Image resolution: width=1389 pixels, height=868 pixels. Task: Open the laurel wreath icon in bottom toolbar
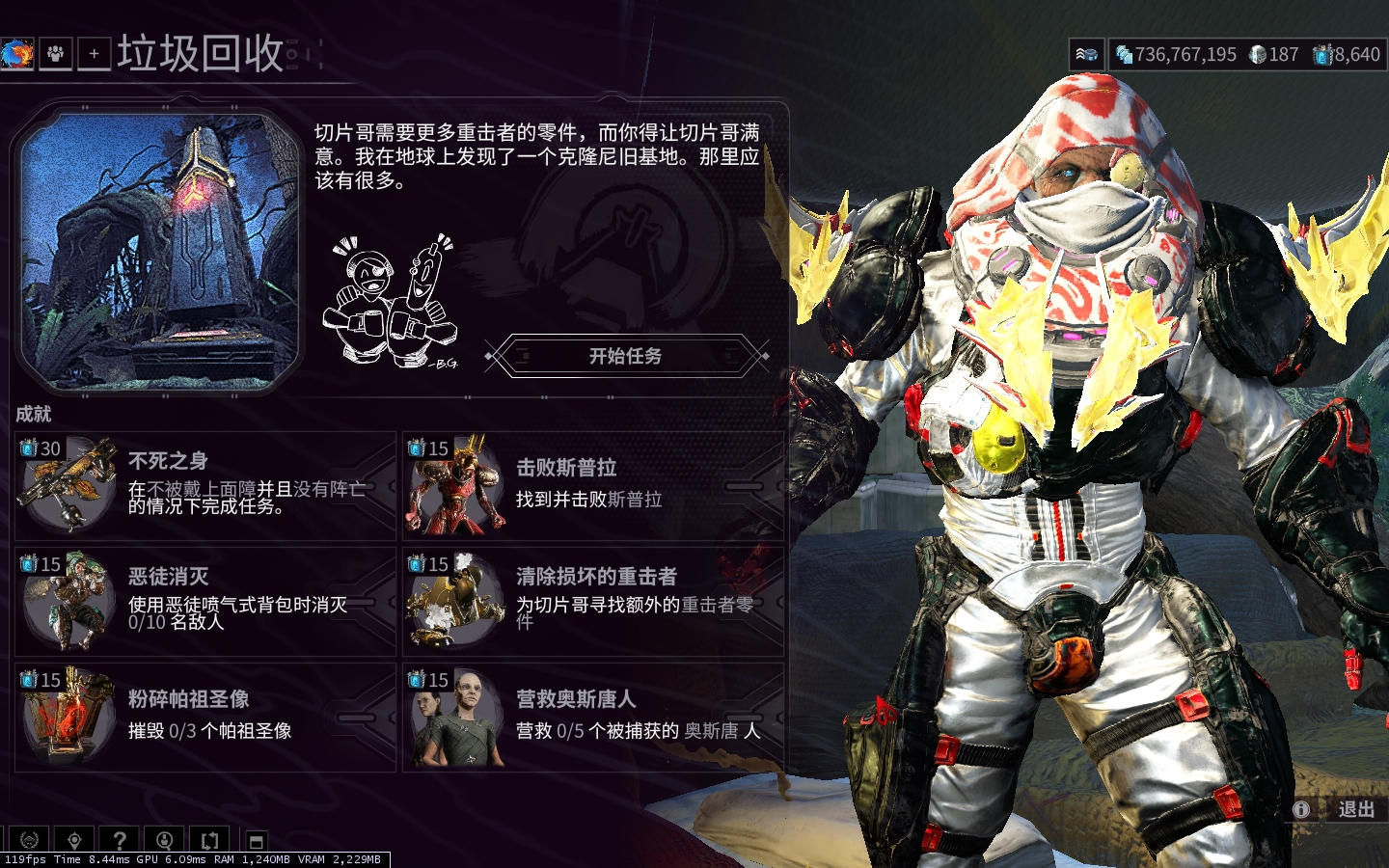[29, 840]
